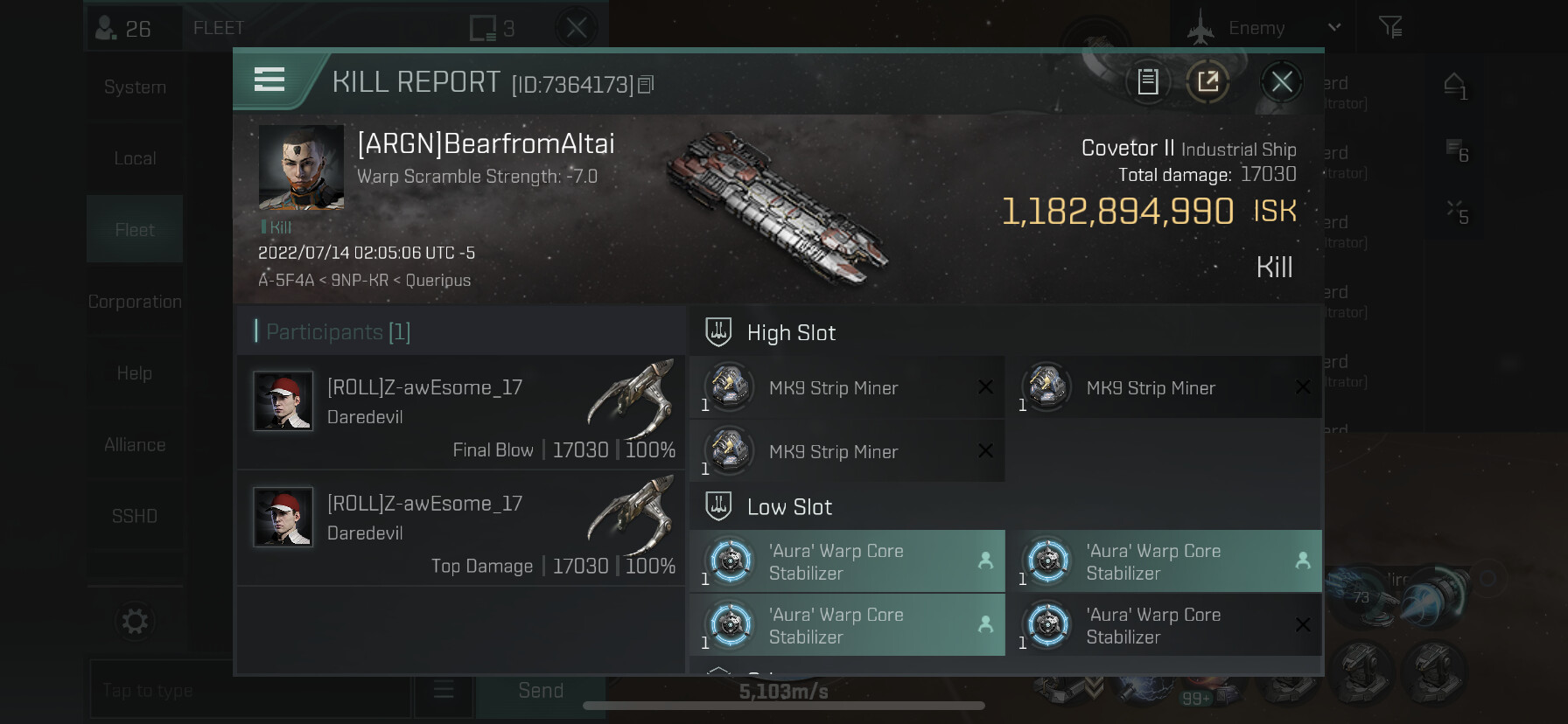View BearfromAltai's character portrait
The image size is (1568, 724).
pyautogui.click(x=301, y=167)
